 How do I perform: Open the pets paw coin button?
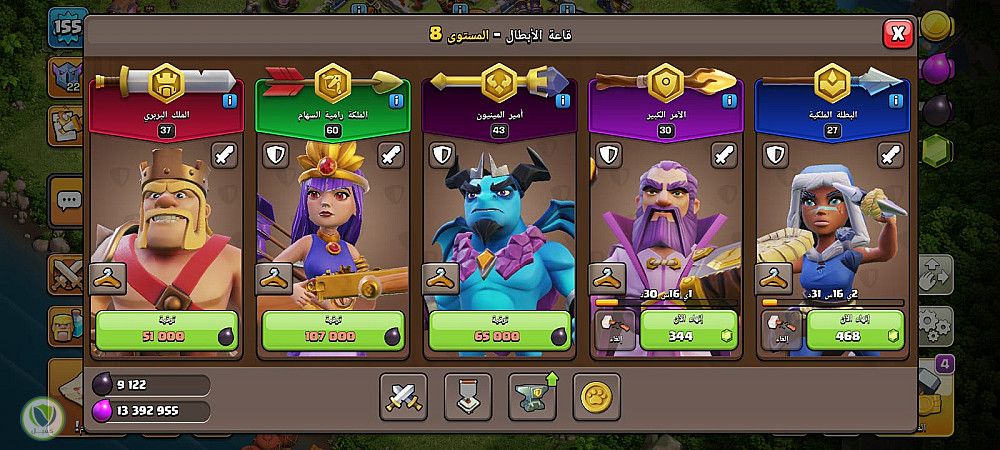[x=597, y=396]
